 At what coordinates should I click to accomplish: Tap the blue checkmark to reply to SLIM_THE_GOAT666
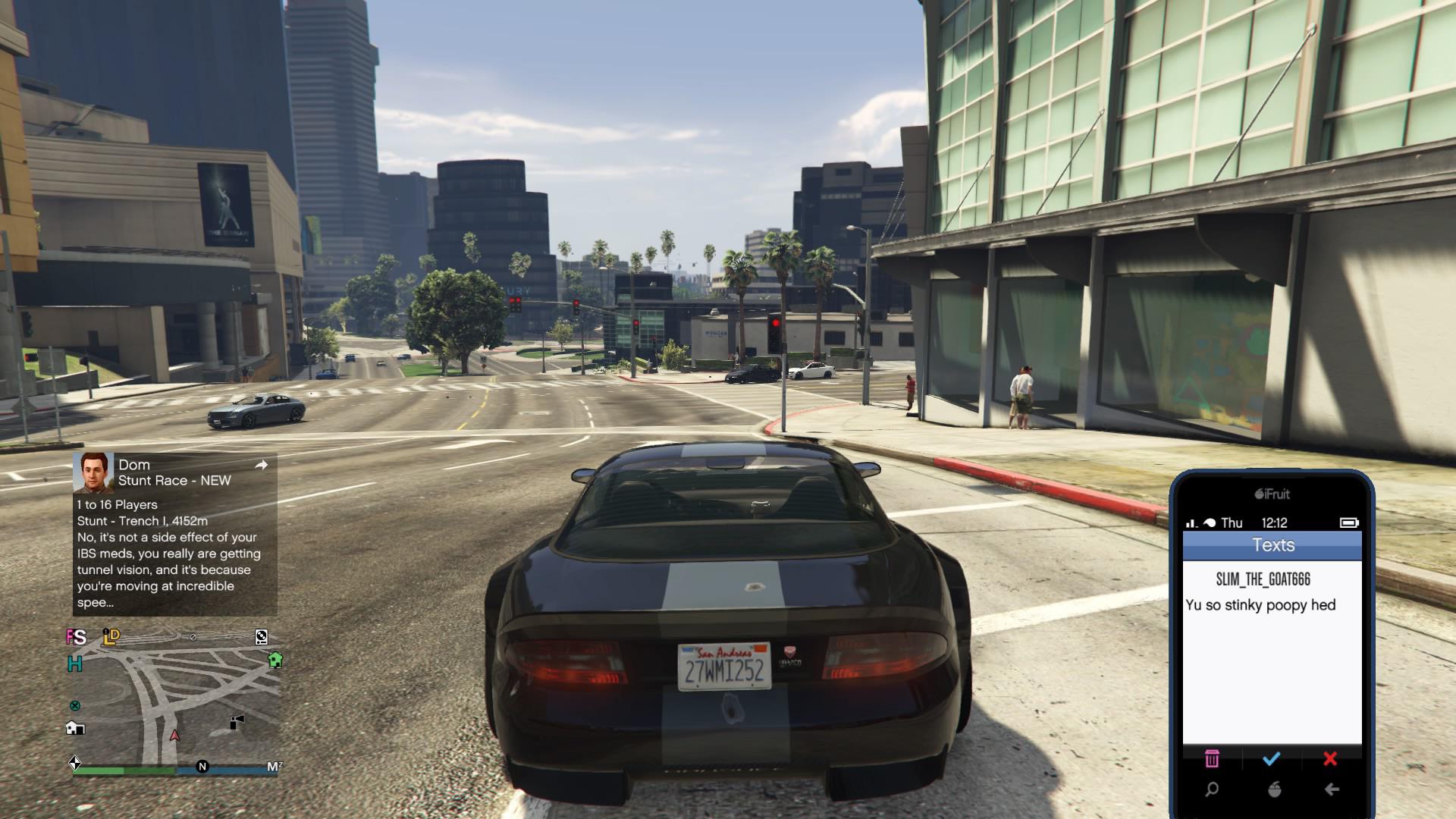pos(1271,758)
